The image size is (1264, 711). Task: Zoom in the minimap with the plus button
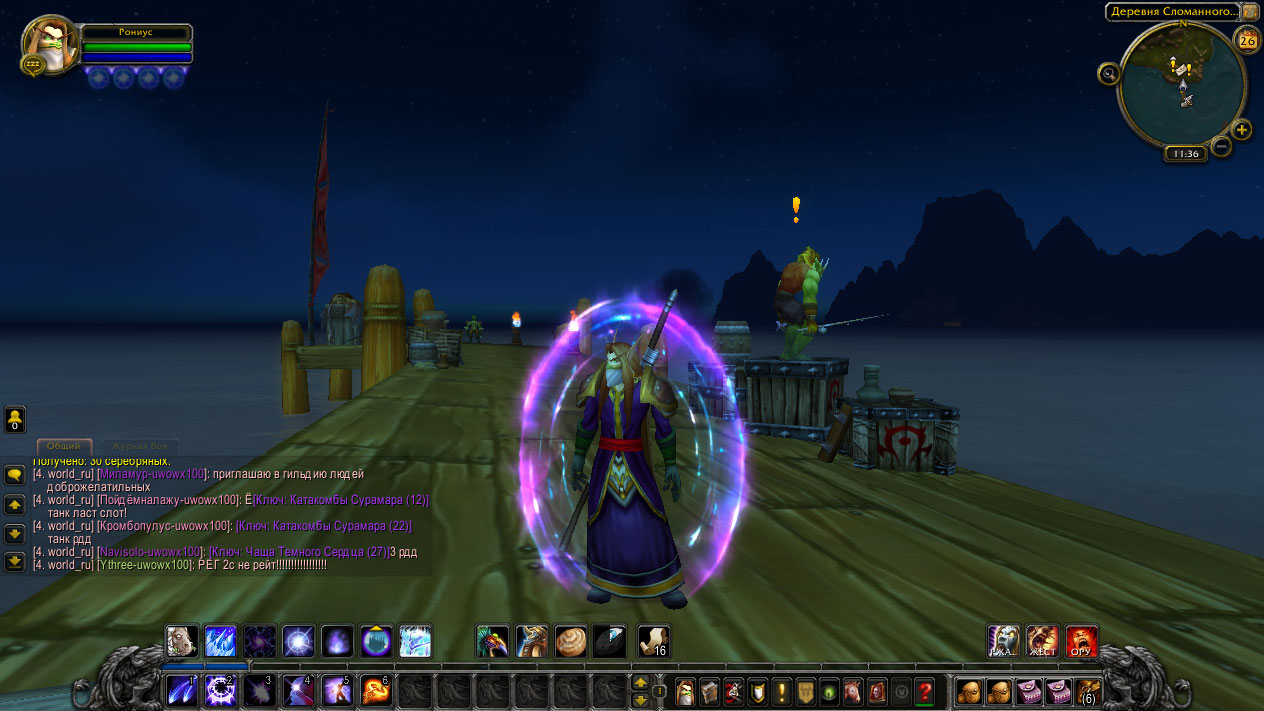click(x=1242, y=129)
